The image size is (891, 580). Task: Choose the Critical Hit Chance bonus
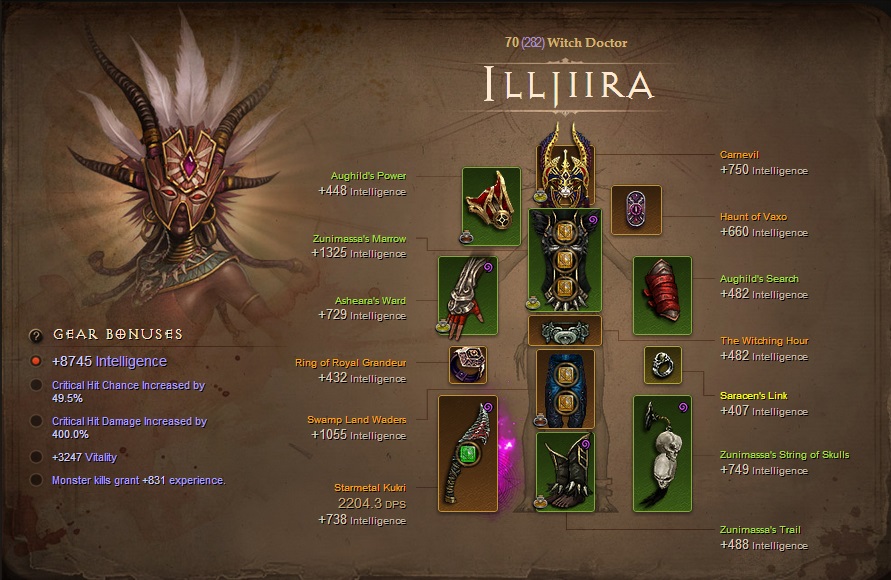pos(36,385)
